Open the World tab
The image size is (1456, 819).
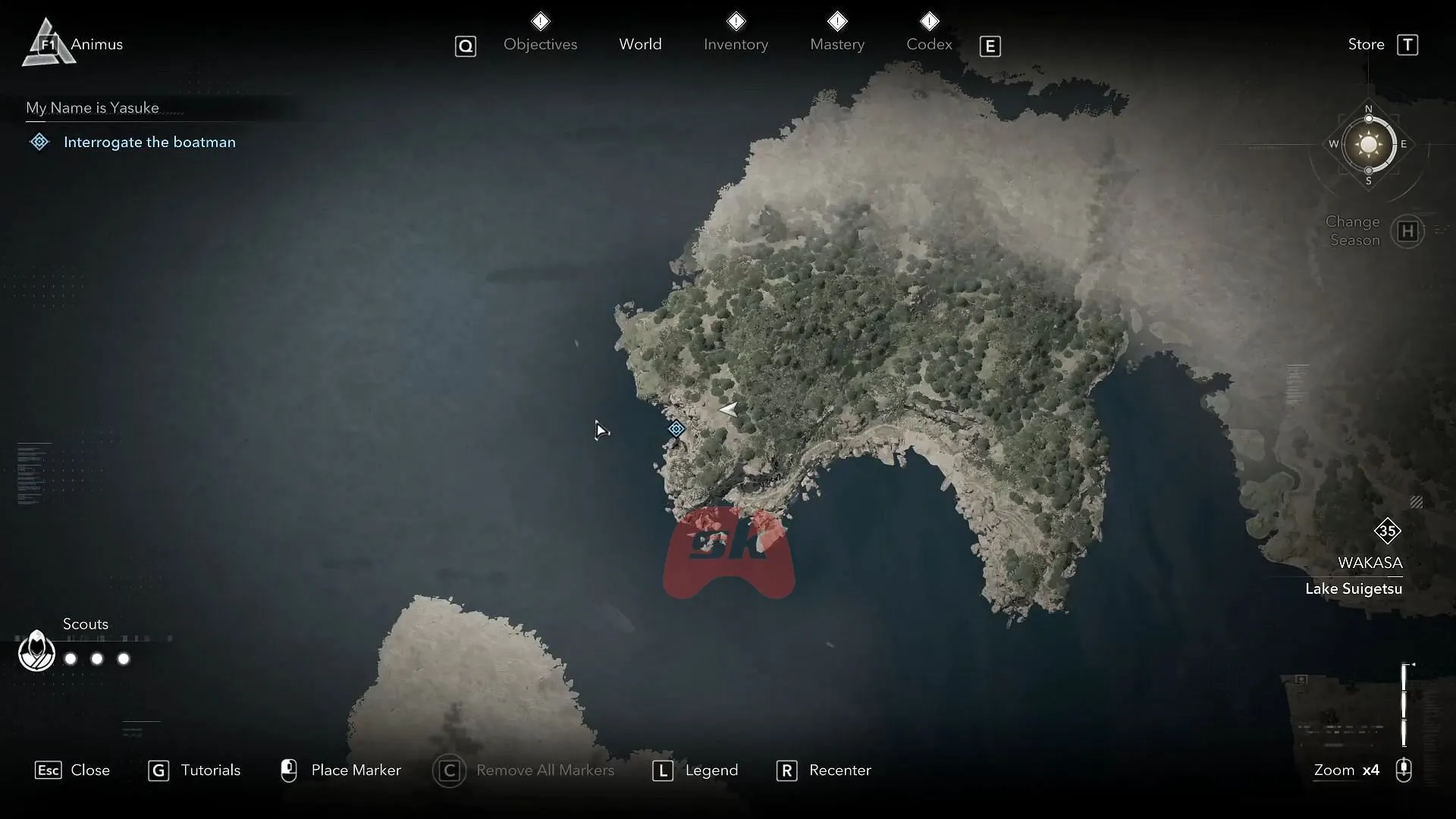pos(641,44)
